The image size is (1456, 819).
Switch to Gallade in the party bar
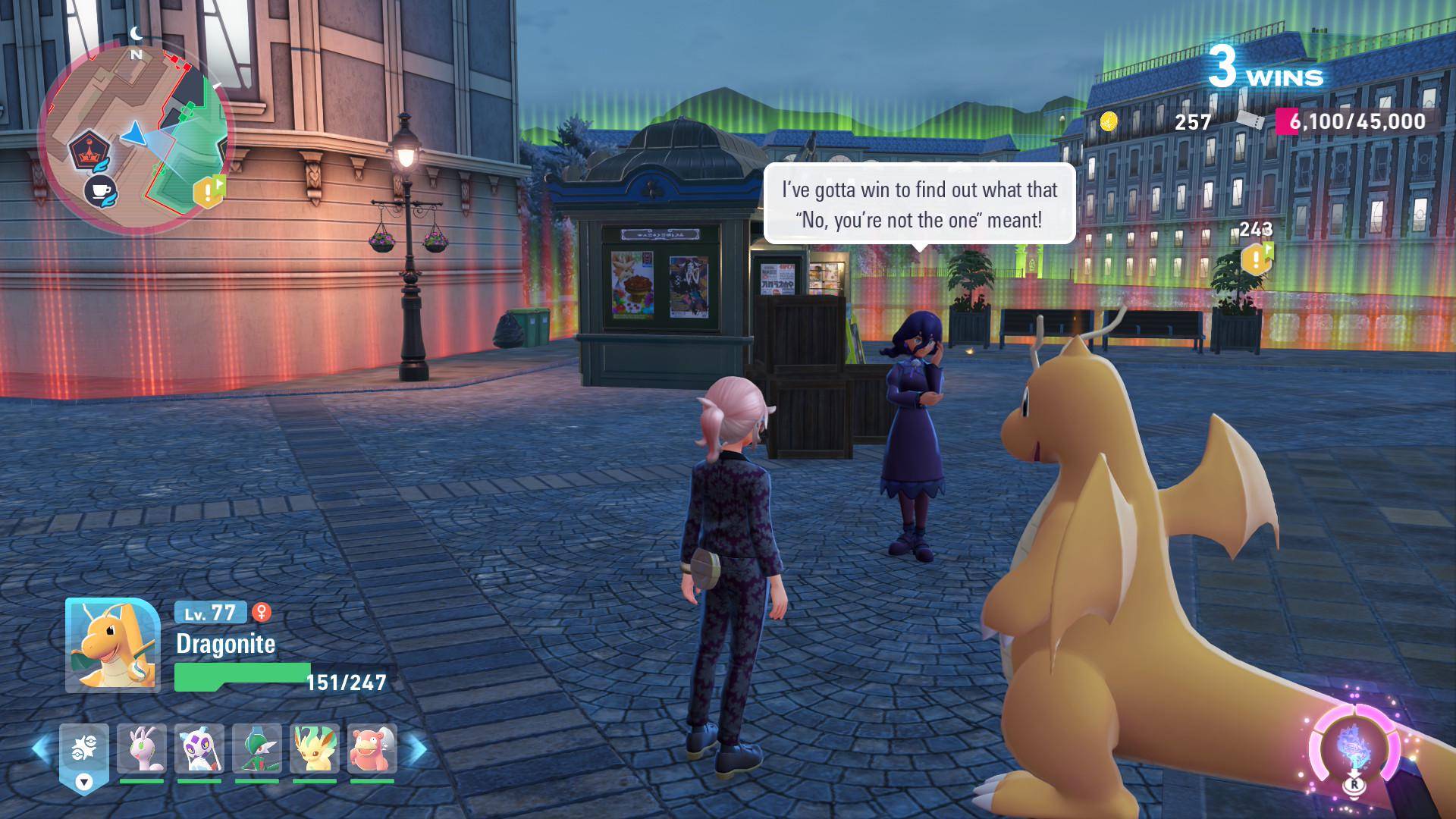click(x=256, y=749)
